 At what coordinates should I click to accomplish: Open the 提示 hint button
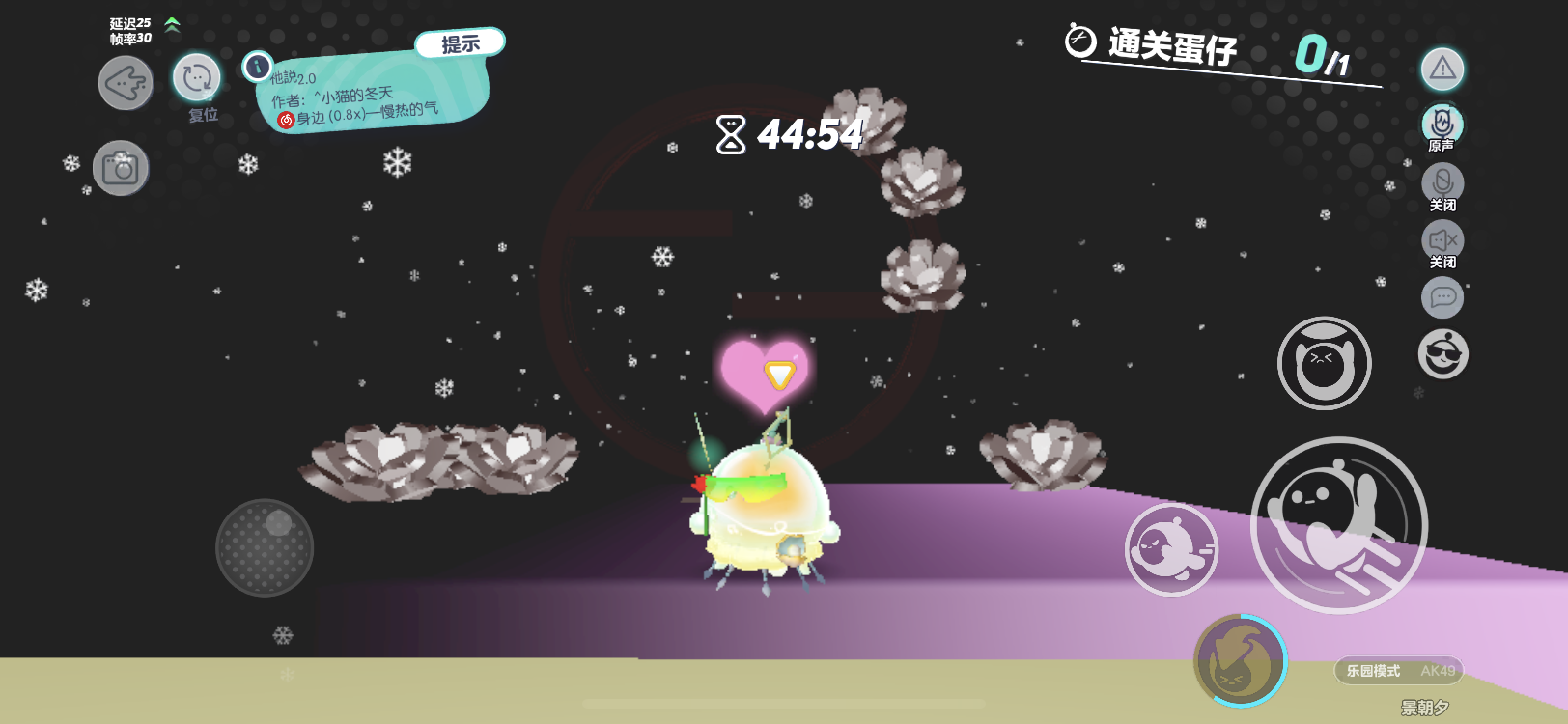[461, 43]
